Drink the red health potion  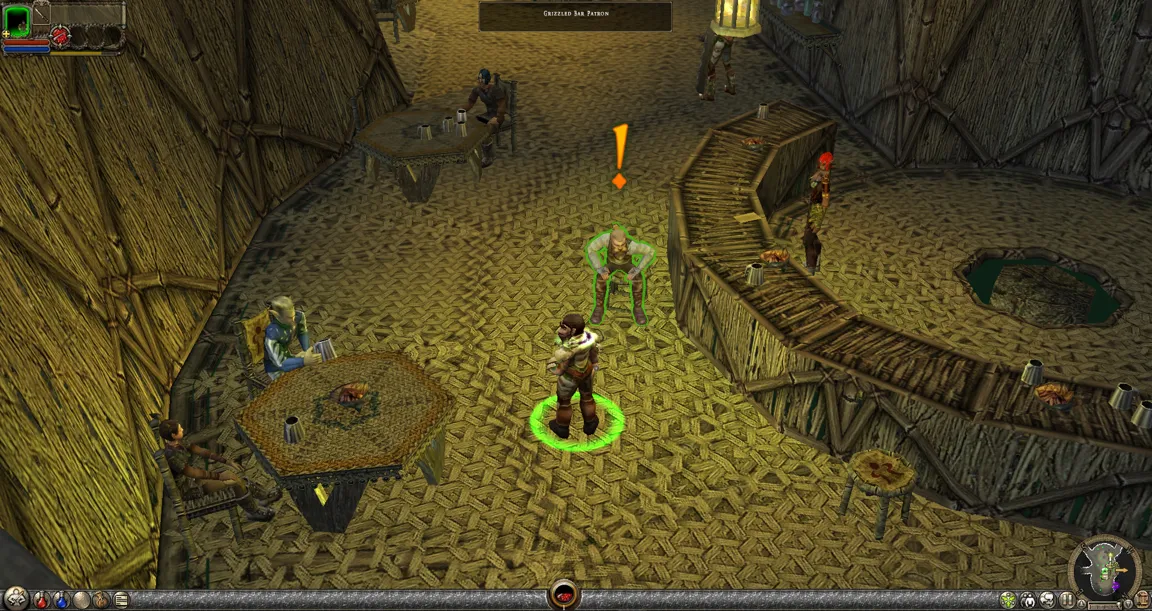(x=42, y=602)
